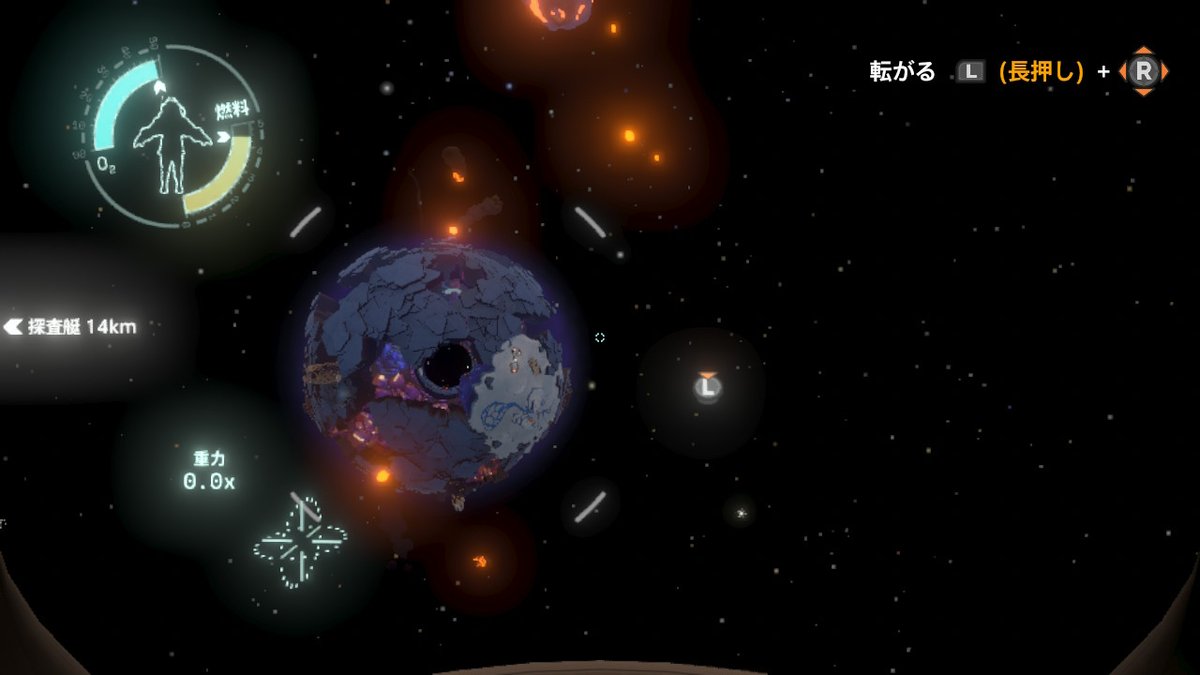
Task: Click the cross-shaped thruster indicator icon
Action: tap(300, 543)
